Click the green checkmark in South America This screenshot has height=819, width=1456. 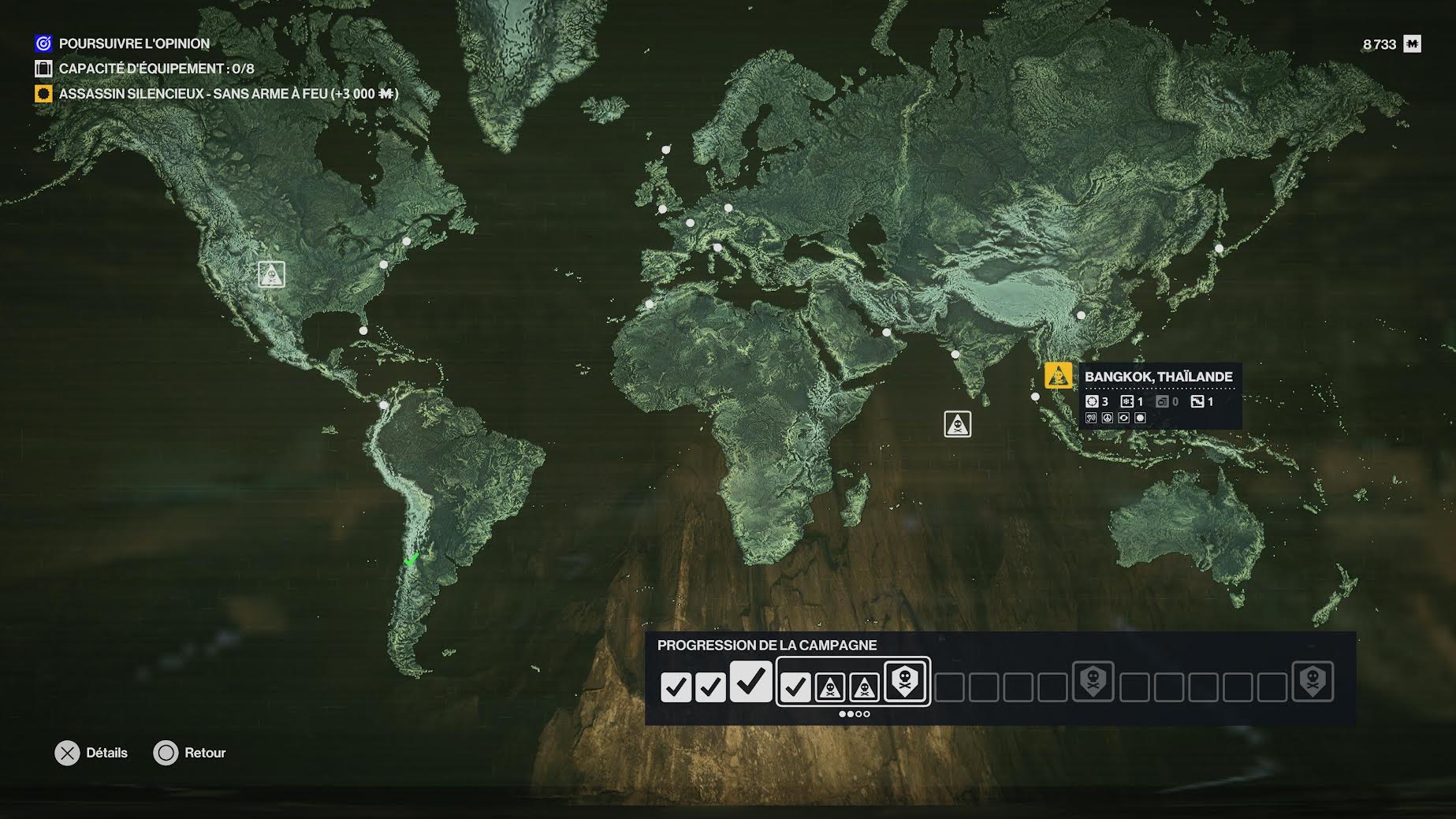click(x=411, y=560)
